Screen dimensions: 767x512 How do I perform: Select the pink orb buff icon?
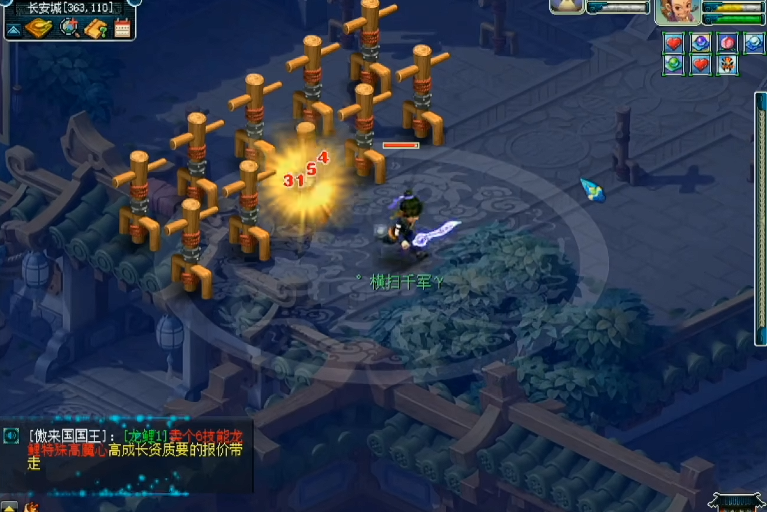tap(727, 42)
